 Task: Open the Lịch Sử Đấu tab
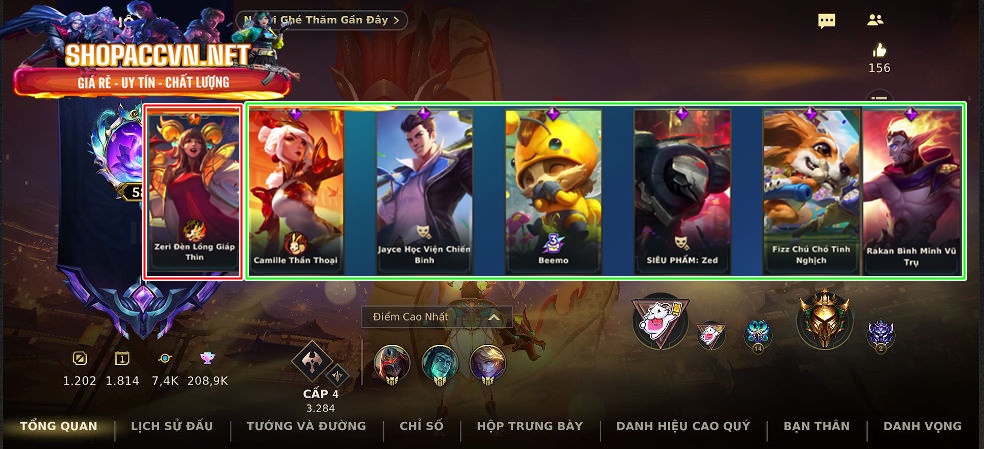coord(172,426)
